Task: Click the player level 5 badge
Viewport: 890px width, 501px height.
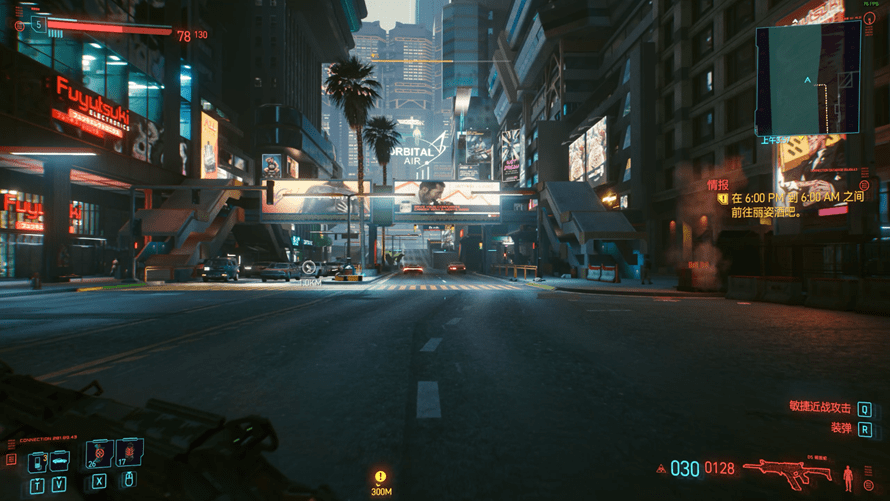Action: 39,22
